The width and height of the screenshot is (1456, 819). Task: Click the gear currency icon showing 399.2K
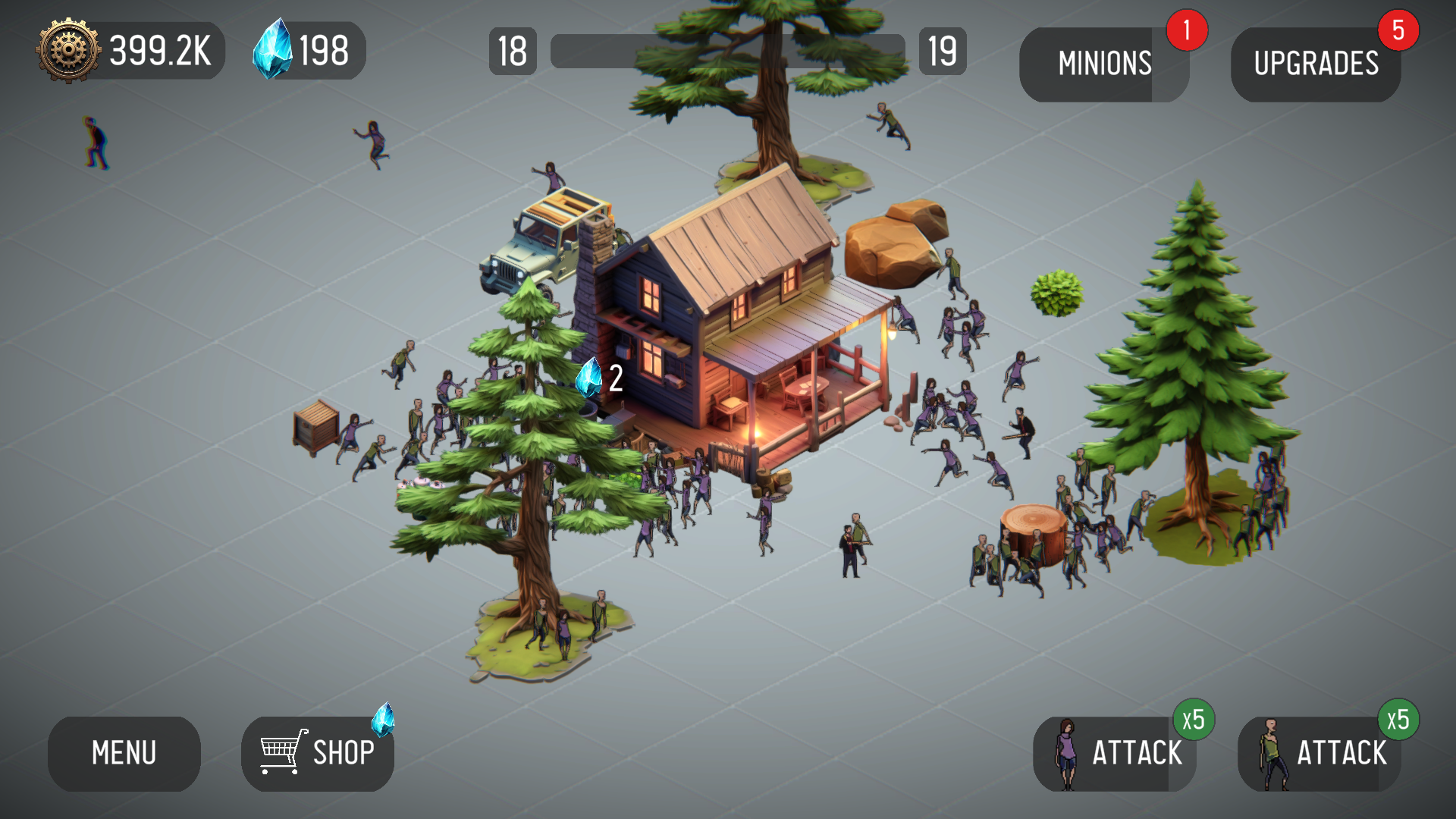[x=67, y=51]
